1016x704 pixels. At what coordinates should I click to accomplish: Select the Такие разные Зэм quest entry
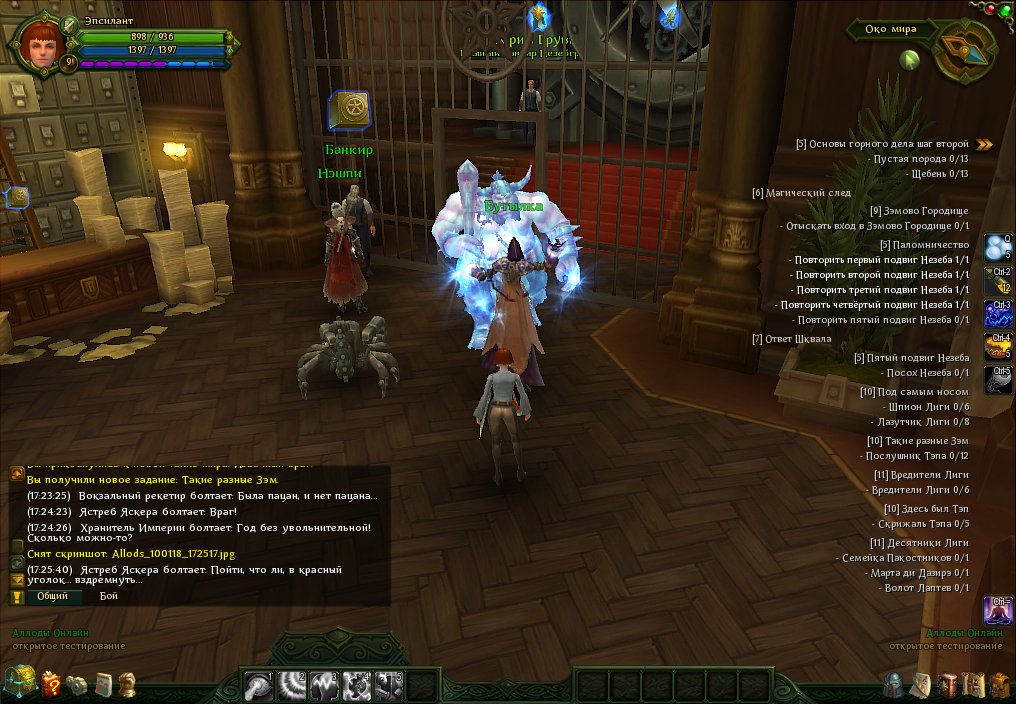click(918, 441)
